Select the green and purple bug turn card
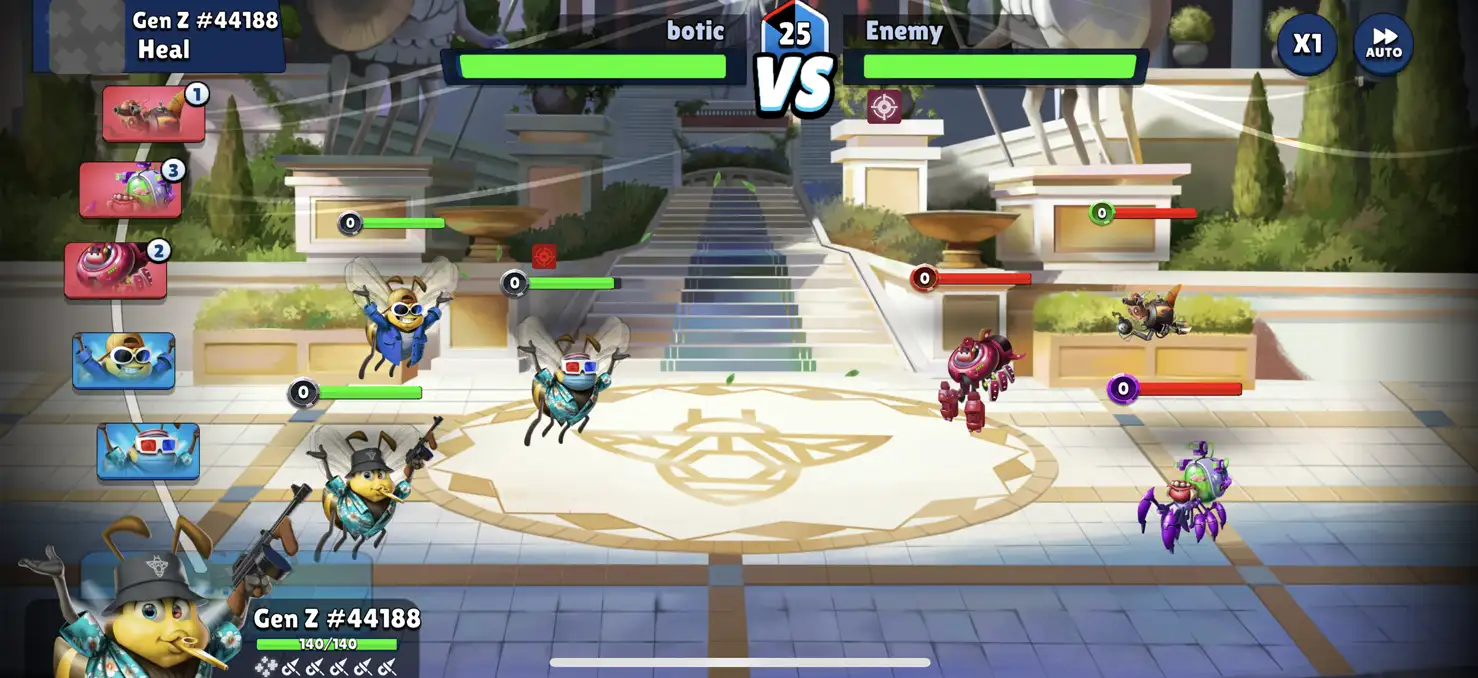1478x678 pixels. [x=131, y=190]
